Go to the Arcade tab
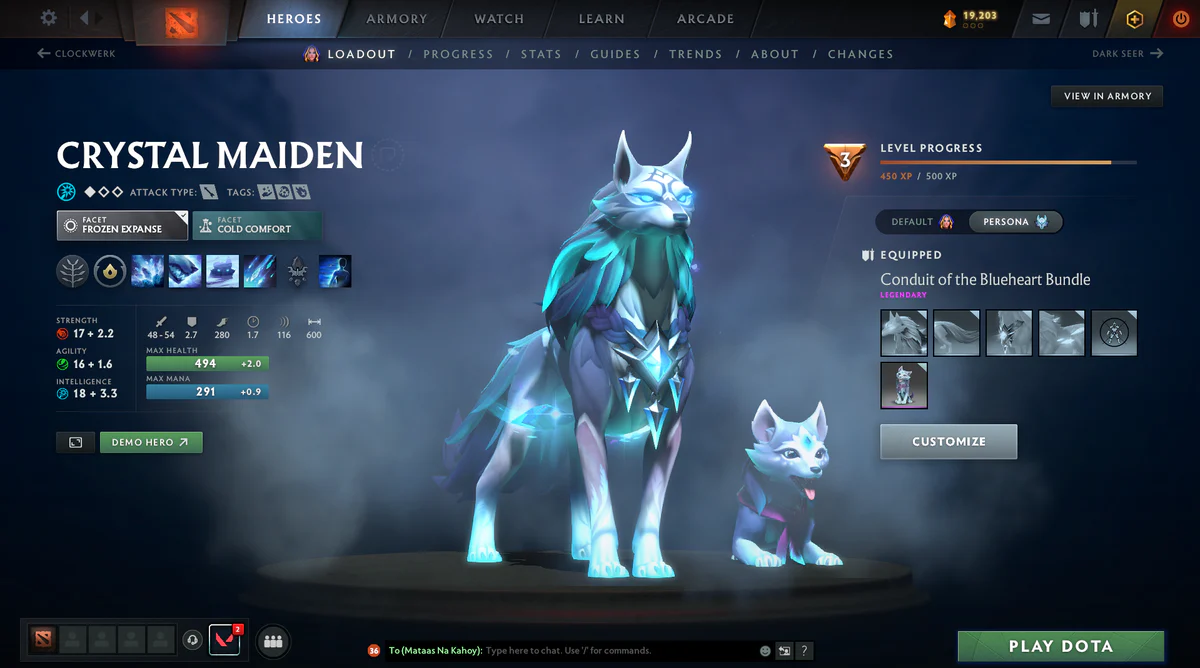The width and height of the screenshot is (1200, 668). [x=705, y=19]
